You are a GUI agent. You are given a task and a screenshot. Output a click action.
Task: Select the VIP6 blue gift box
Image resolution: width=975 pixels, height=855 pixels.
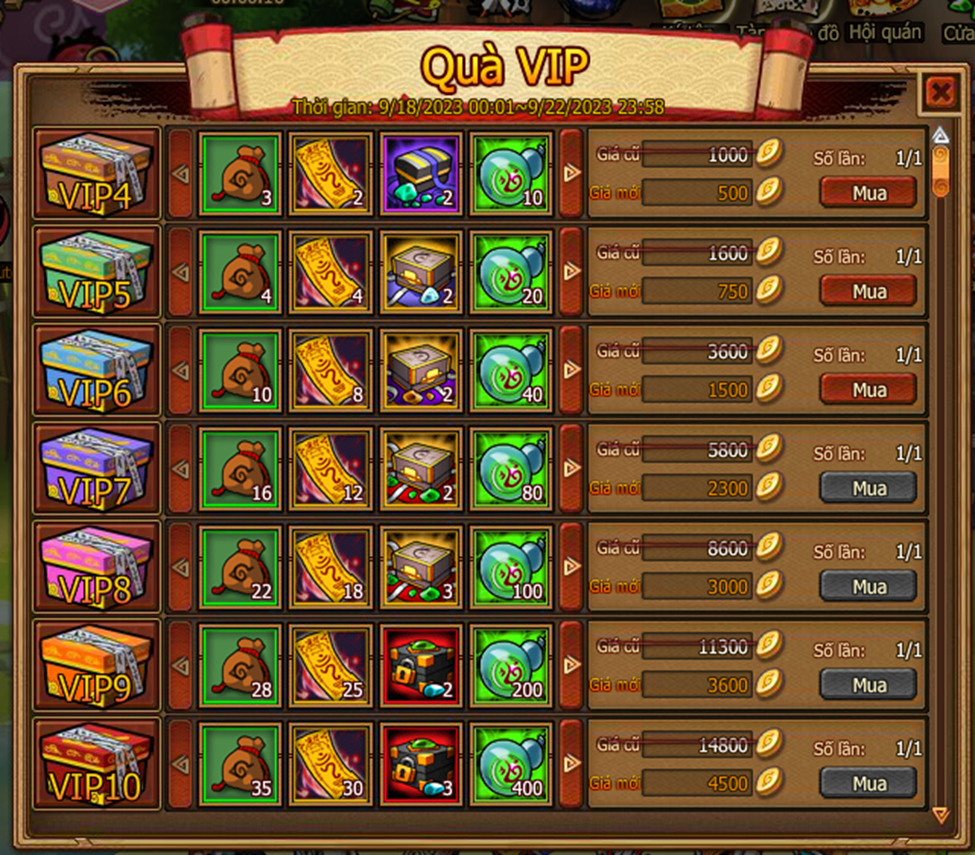coord(96,370)
